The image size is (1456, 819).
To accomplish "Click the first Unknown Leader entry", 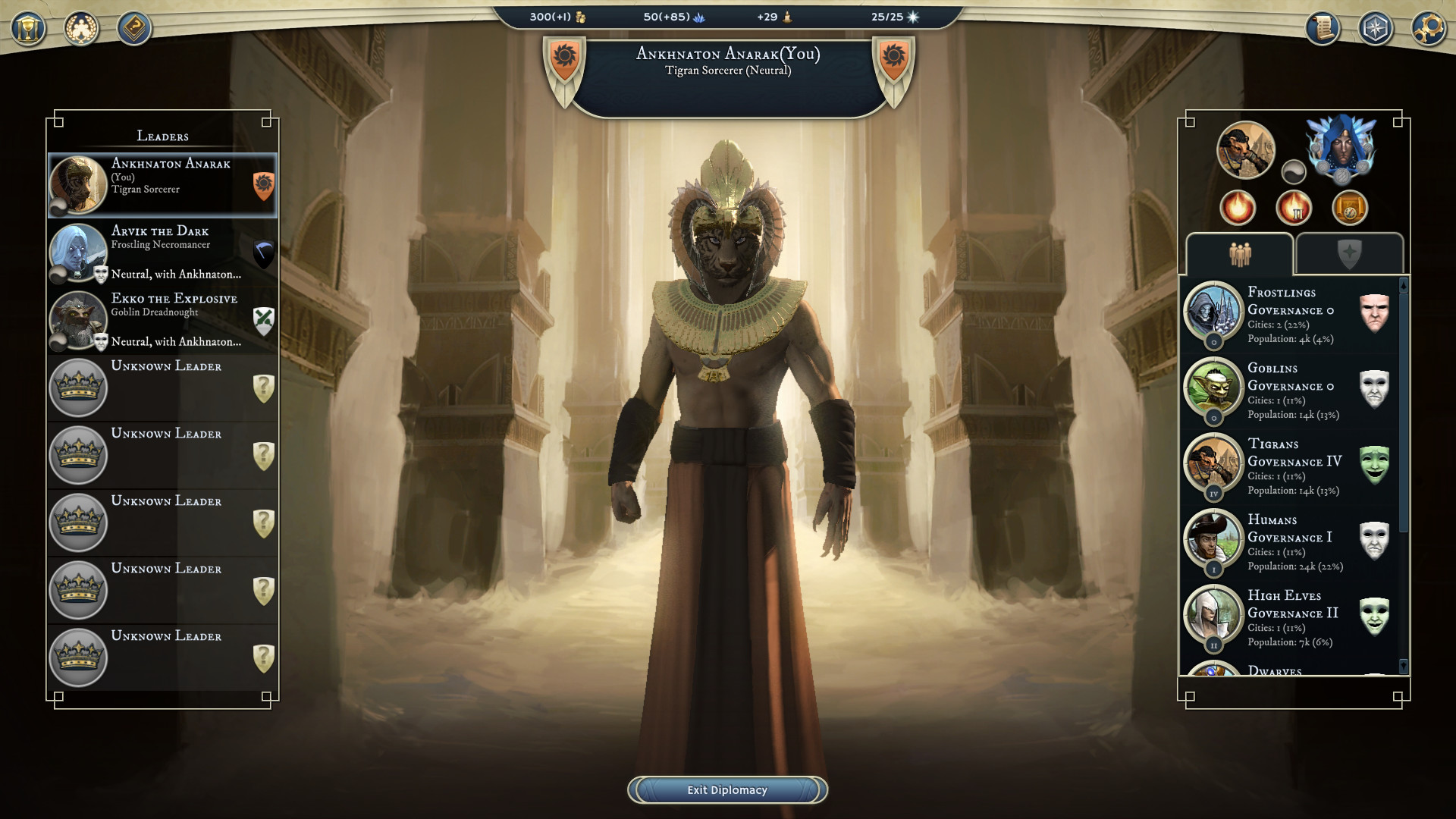I will [162, 388].
